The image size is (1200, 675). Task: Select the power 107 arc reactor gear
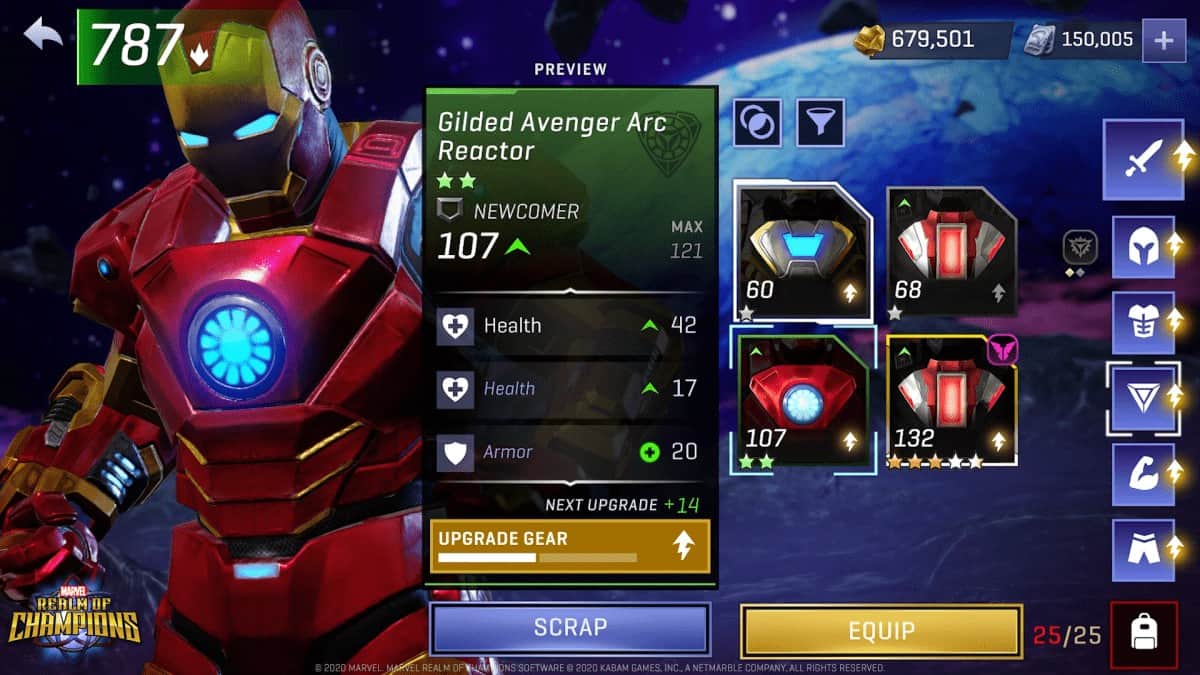pos(803,402)
